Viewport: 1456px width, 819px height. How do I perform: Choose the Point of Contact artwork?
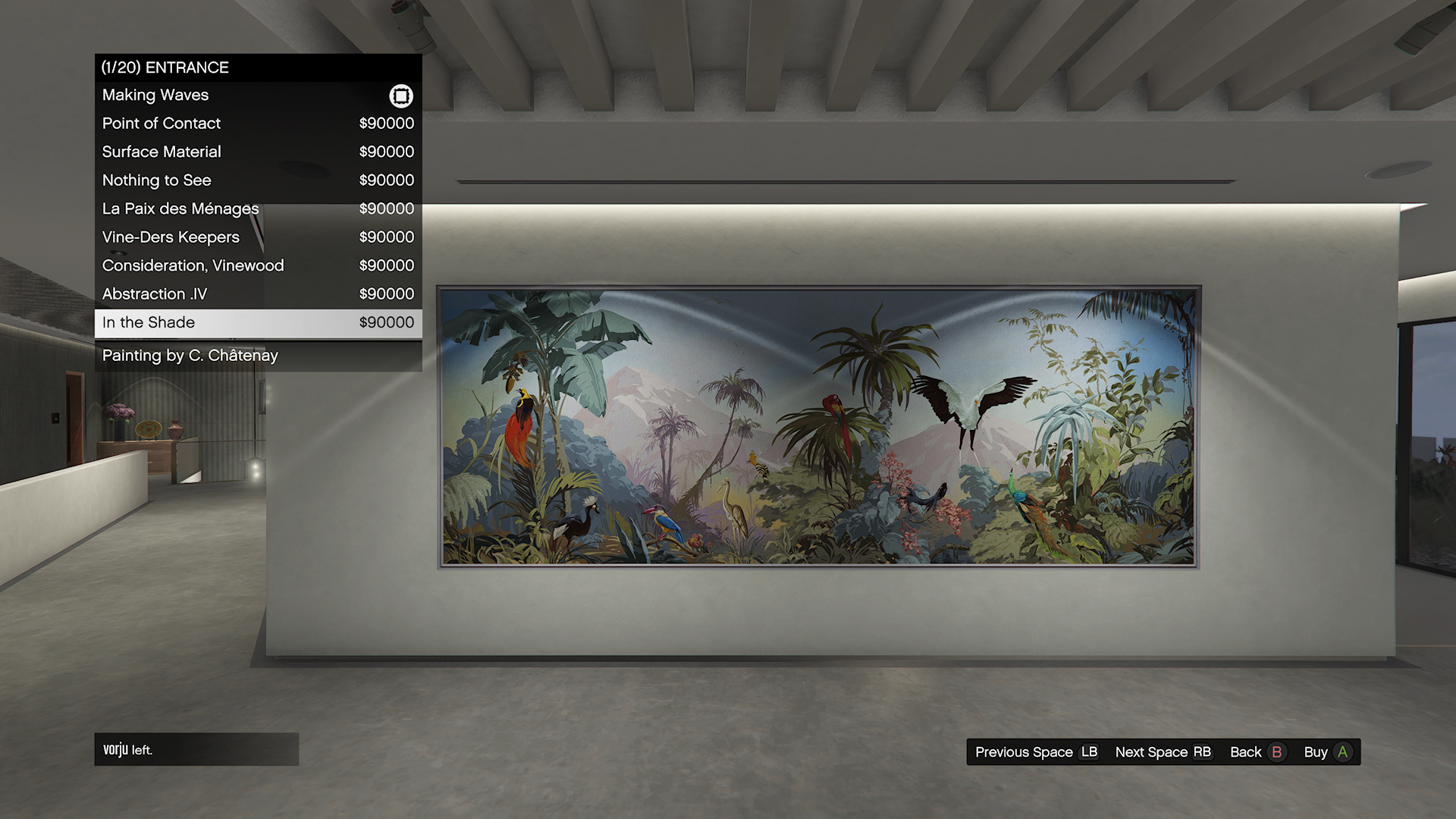(258, 124)
